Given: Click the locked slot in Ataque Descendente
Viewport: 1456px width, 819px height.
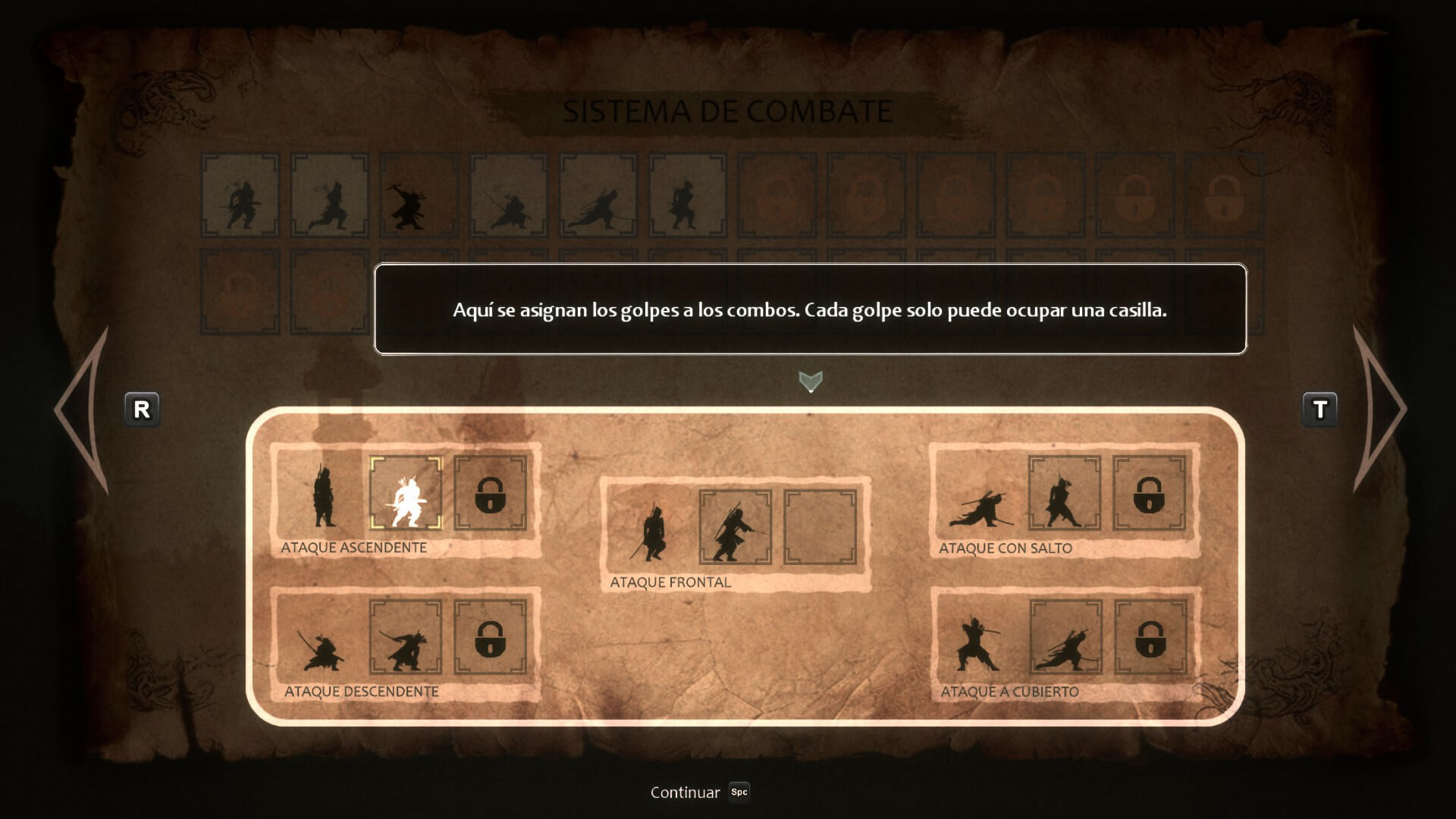Looking at the screenshot, I should (490, 637).
